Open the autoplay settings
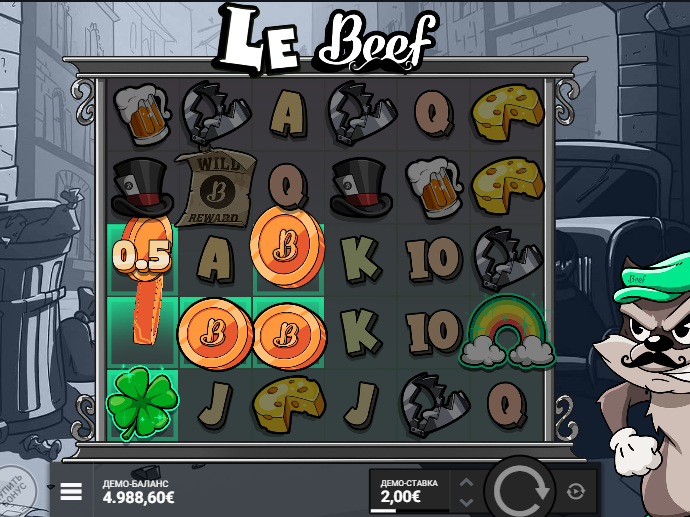690x517 pixels. tap(575, 491)
